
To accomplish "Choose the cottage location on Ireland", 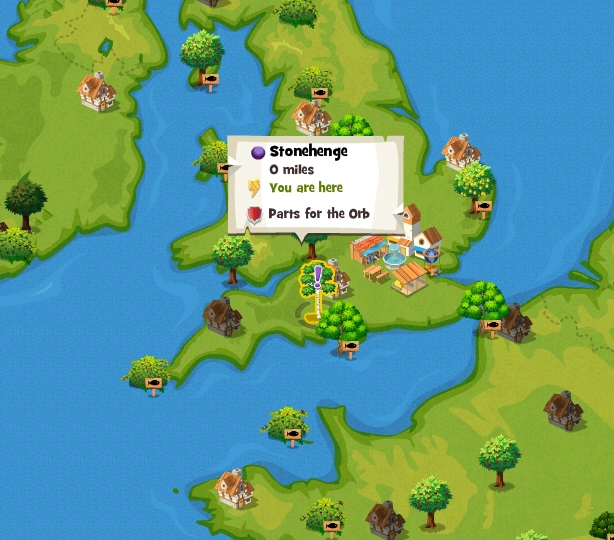I will pyautogui.click(x=96, y=90).
